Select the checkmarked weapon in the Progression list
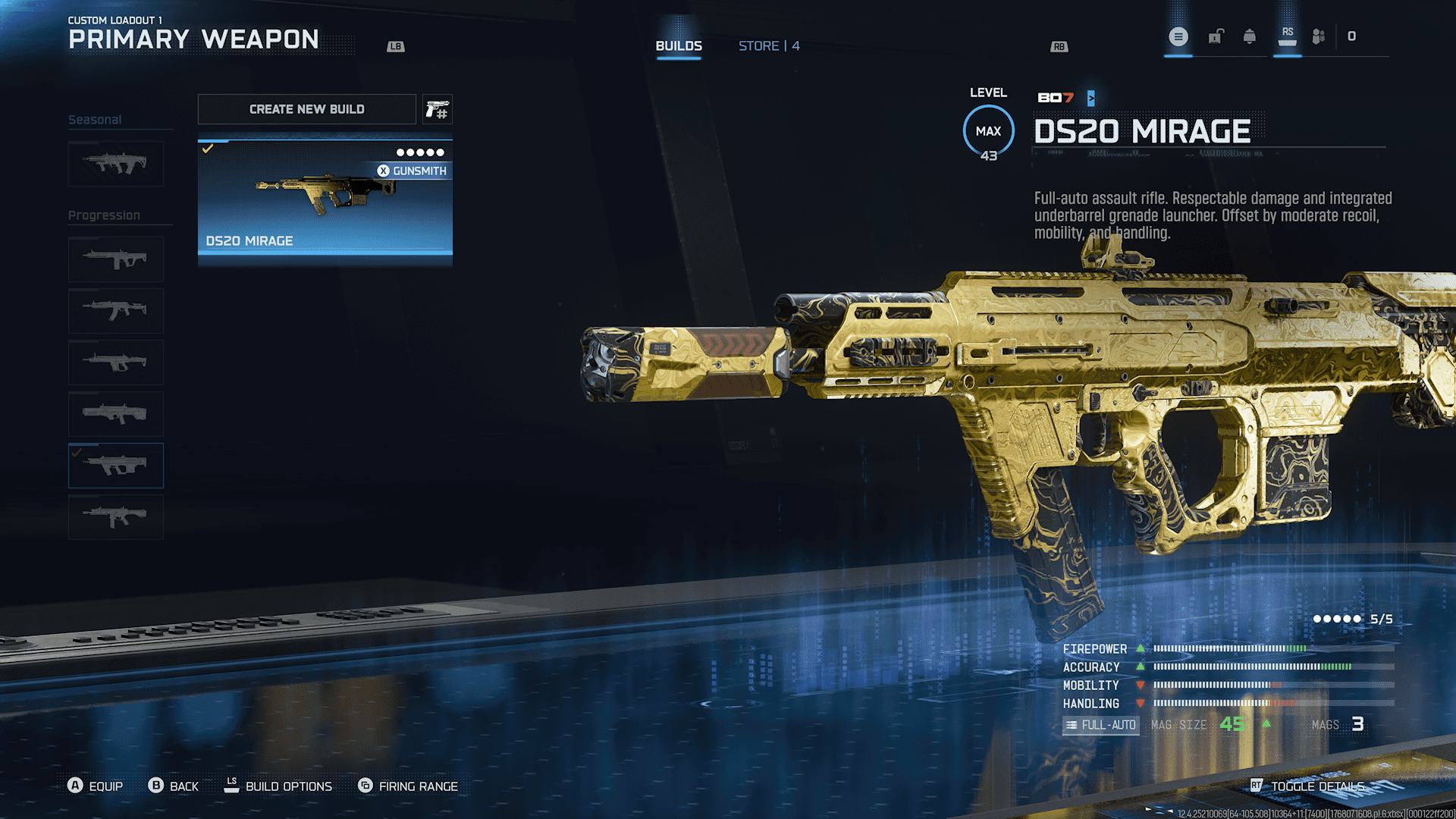The width and height of the screenshot is (1456, 819). point(115,465)
